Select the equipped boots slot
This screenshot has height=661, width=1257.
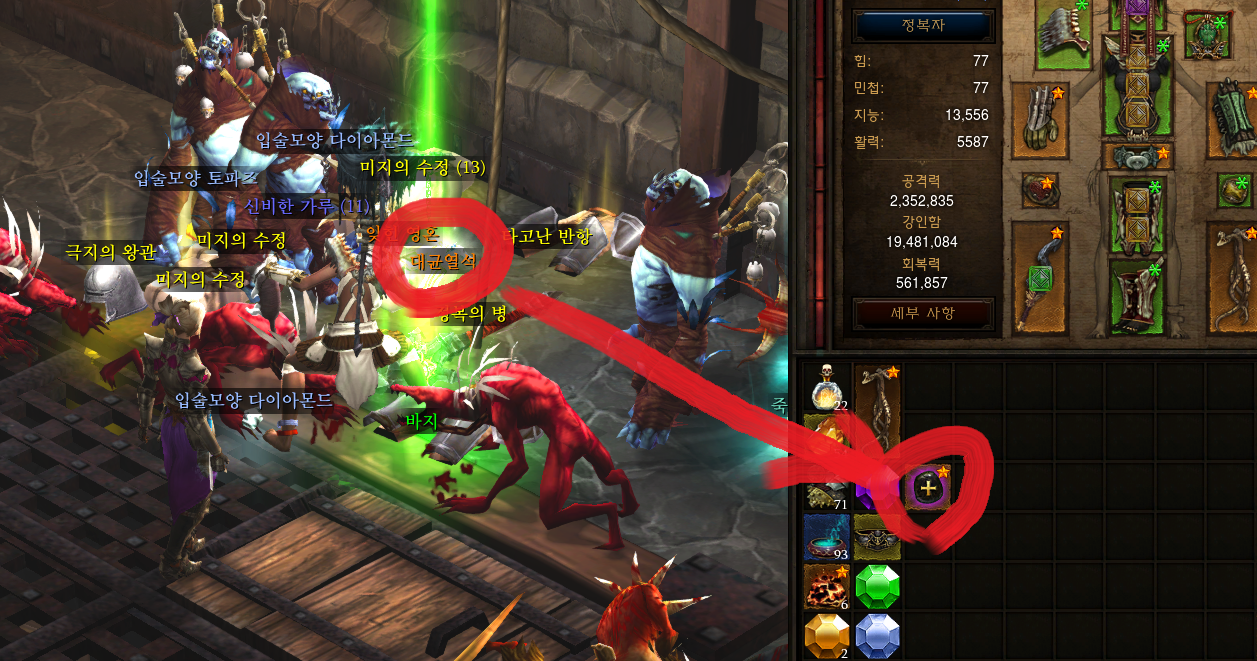(x=1136, y=290)
